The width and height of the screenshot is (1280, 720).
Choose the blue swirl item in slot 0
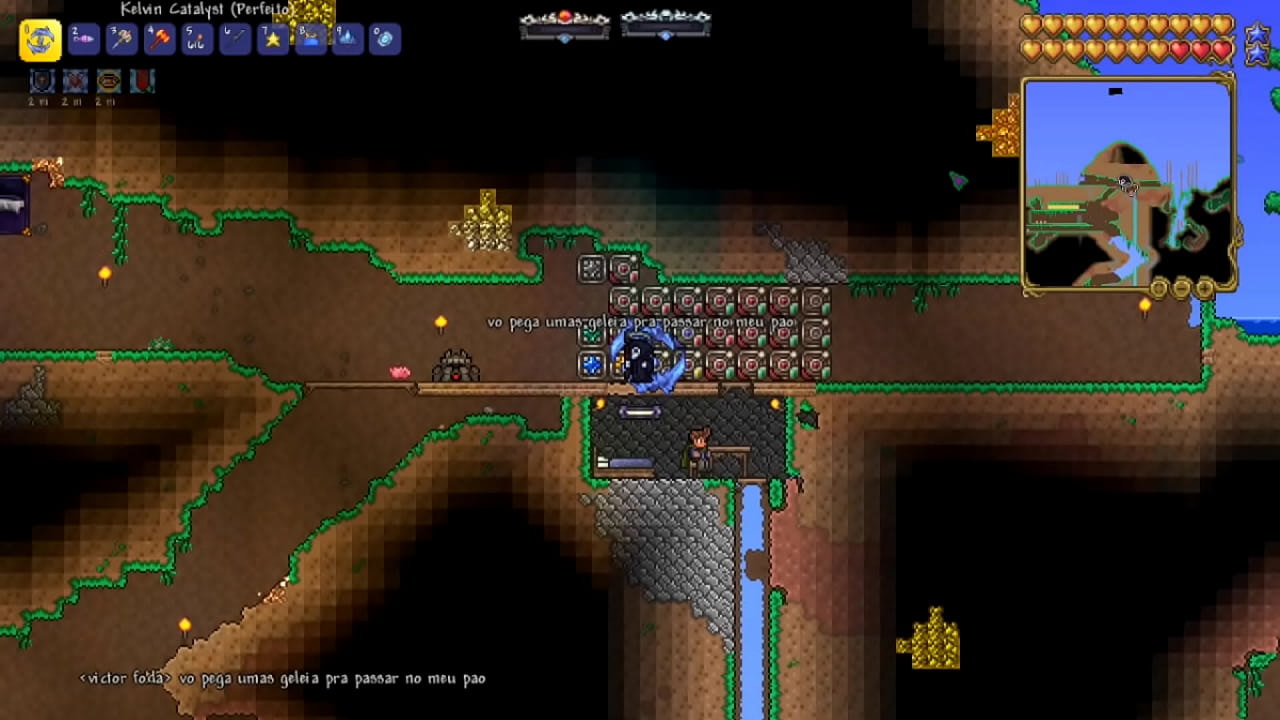pyautogui.click(x=385, y=39)
